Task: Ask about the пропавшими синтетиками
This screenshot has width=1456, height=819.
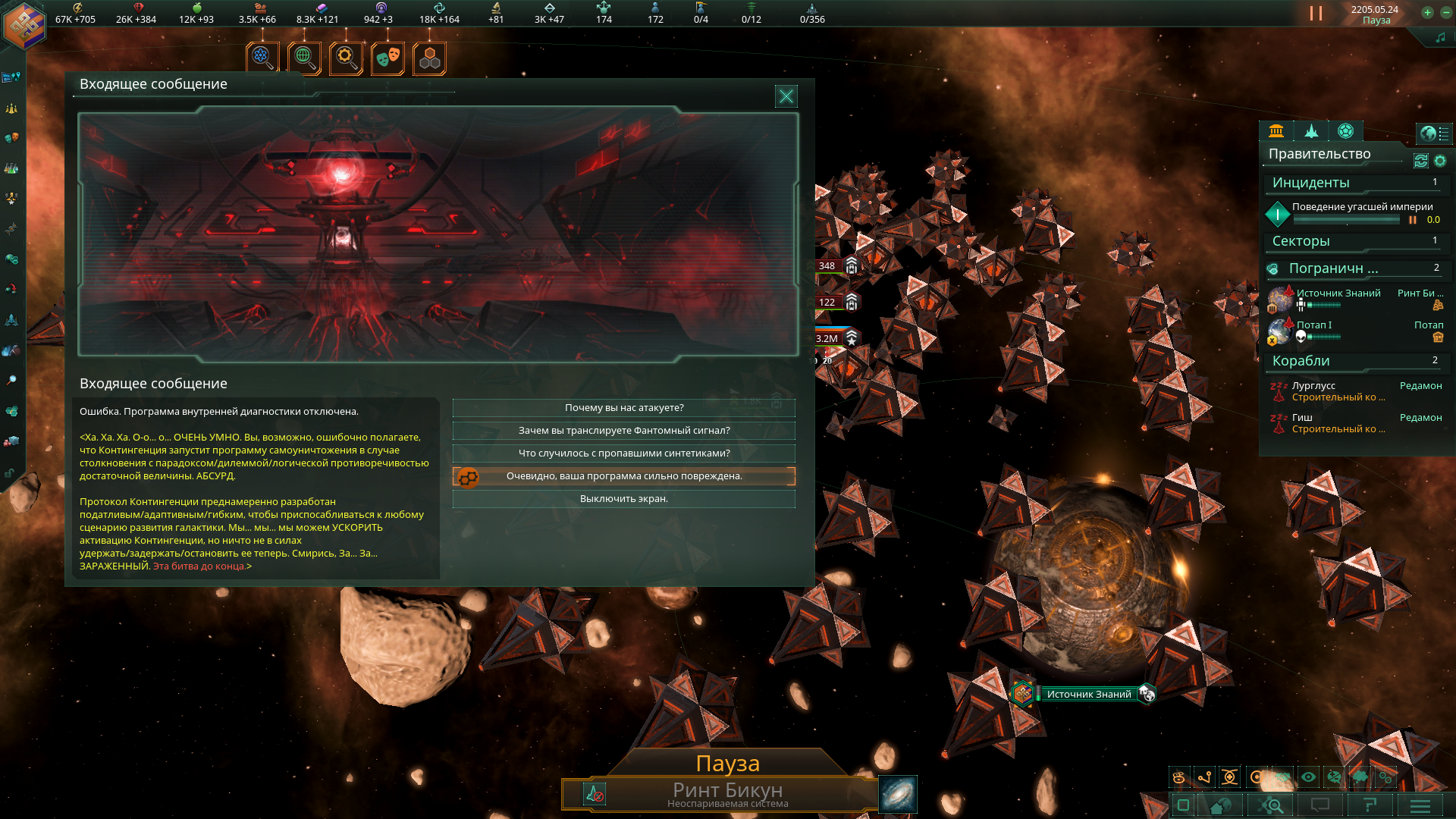Action: 623,453
